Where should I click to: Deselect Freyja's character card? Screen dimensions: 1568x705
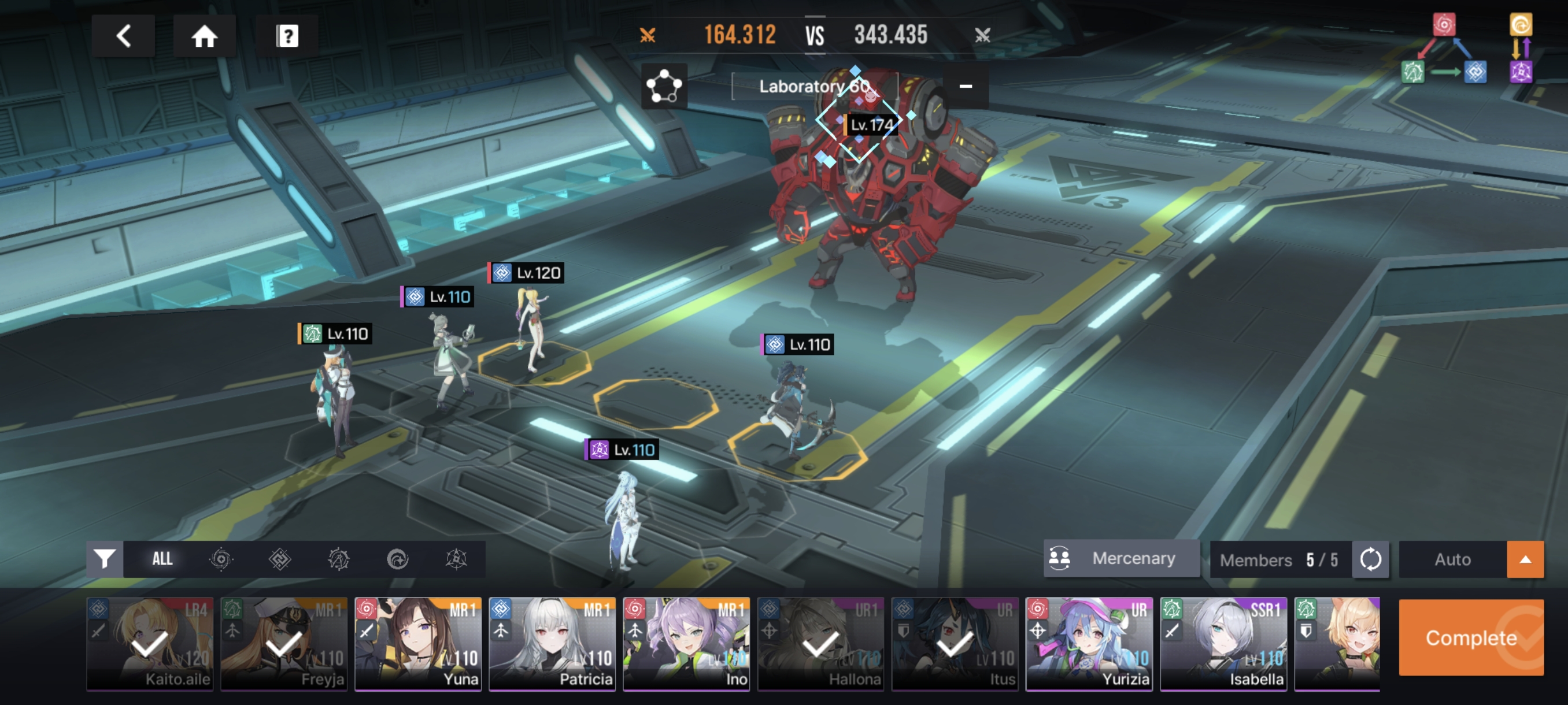[x=284, y=644]
